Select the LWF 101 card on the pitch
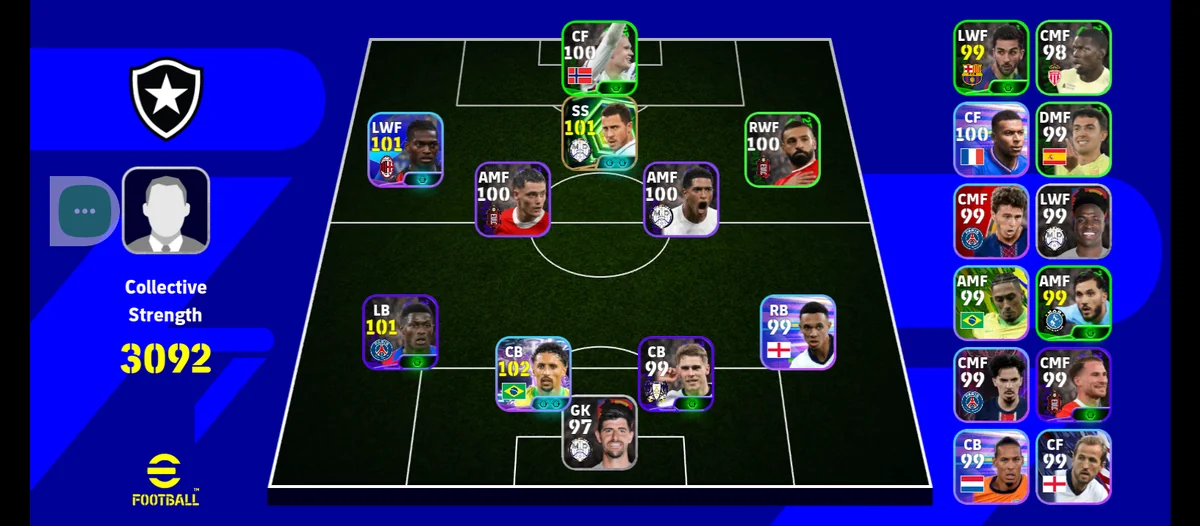Screen dimensions: 1200x526 (405, 150)
